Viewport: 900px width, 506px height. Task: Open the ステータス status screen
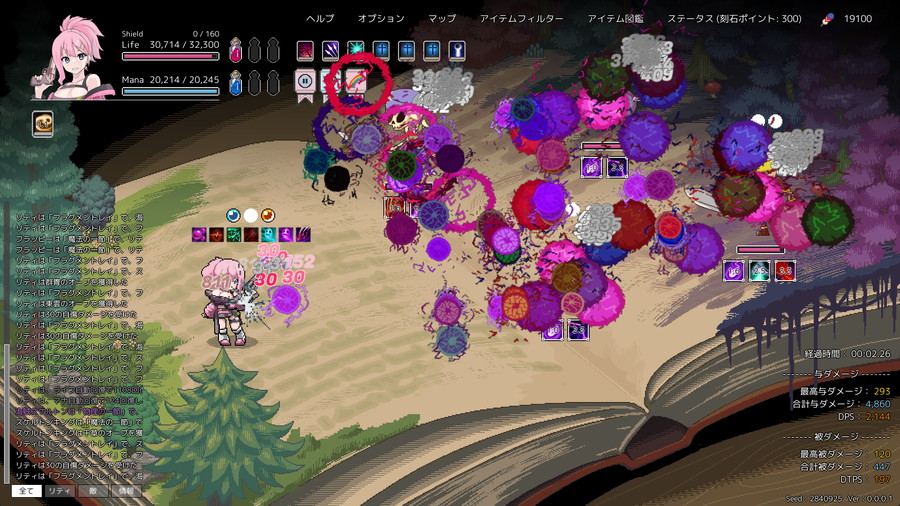click(x=734, y=19)
